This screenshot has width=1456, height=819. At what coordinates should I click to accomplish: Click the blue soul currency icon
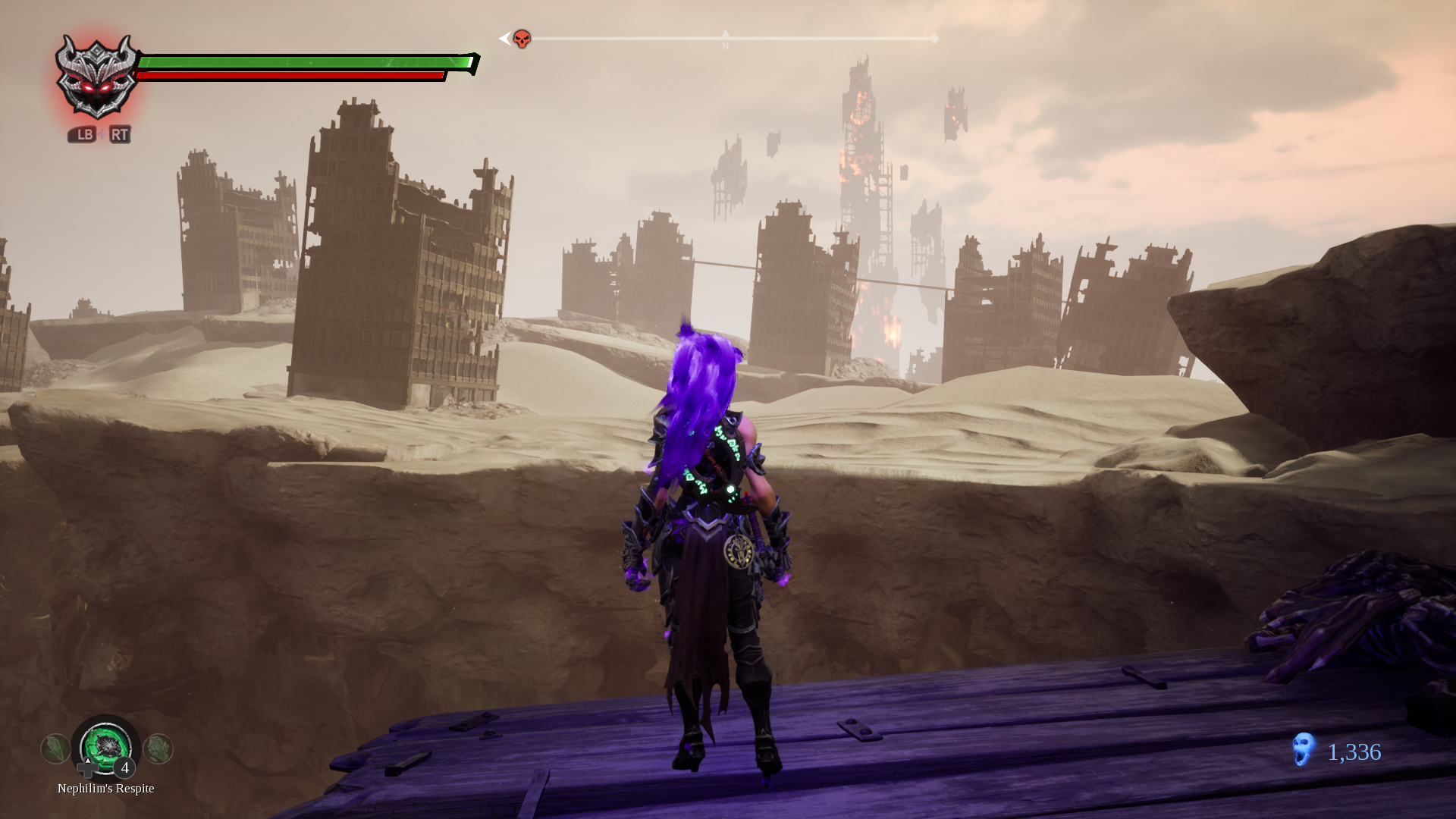click(x=1304, y=750)
